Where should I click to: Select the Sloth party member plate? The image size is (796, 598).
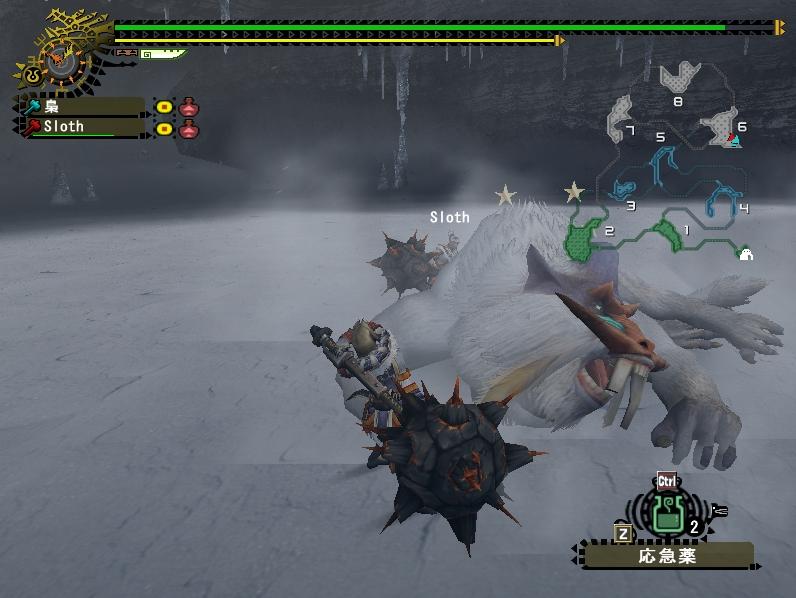[81, 127]
